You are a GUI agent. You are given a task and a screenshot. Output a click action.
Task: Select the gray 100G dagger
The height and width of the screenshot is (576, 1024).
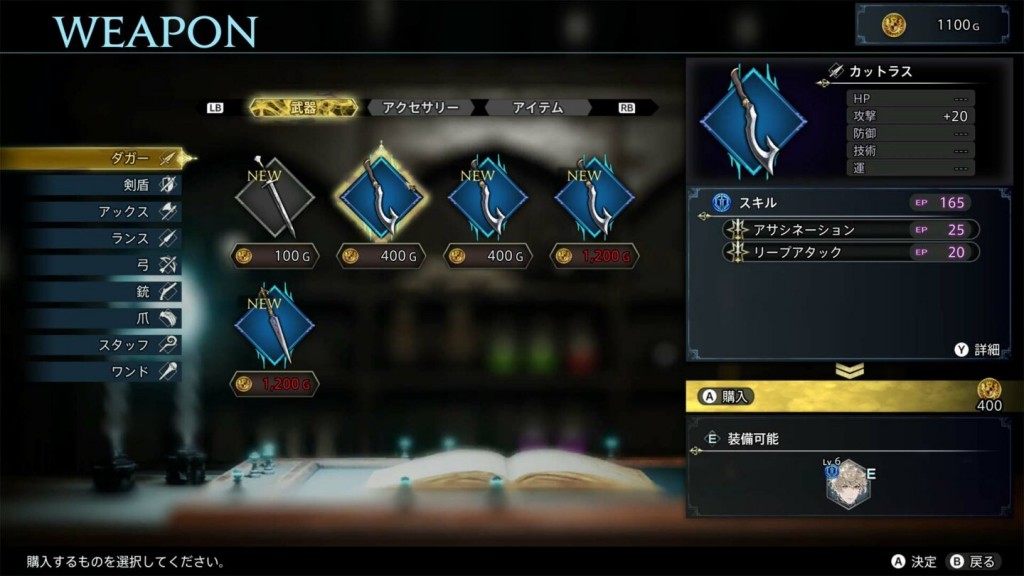[x=274, y=198]
